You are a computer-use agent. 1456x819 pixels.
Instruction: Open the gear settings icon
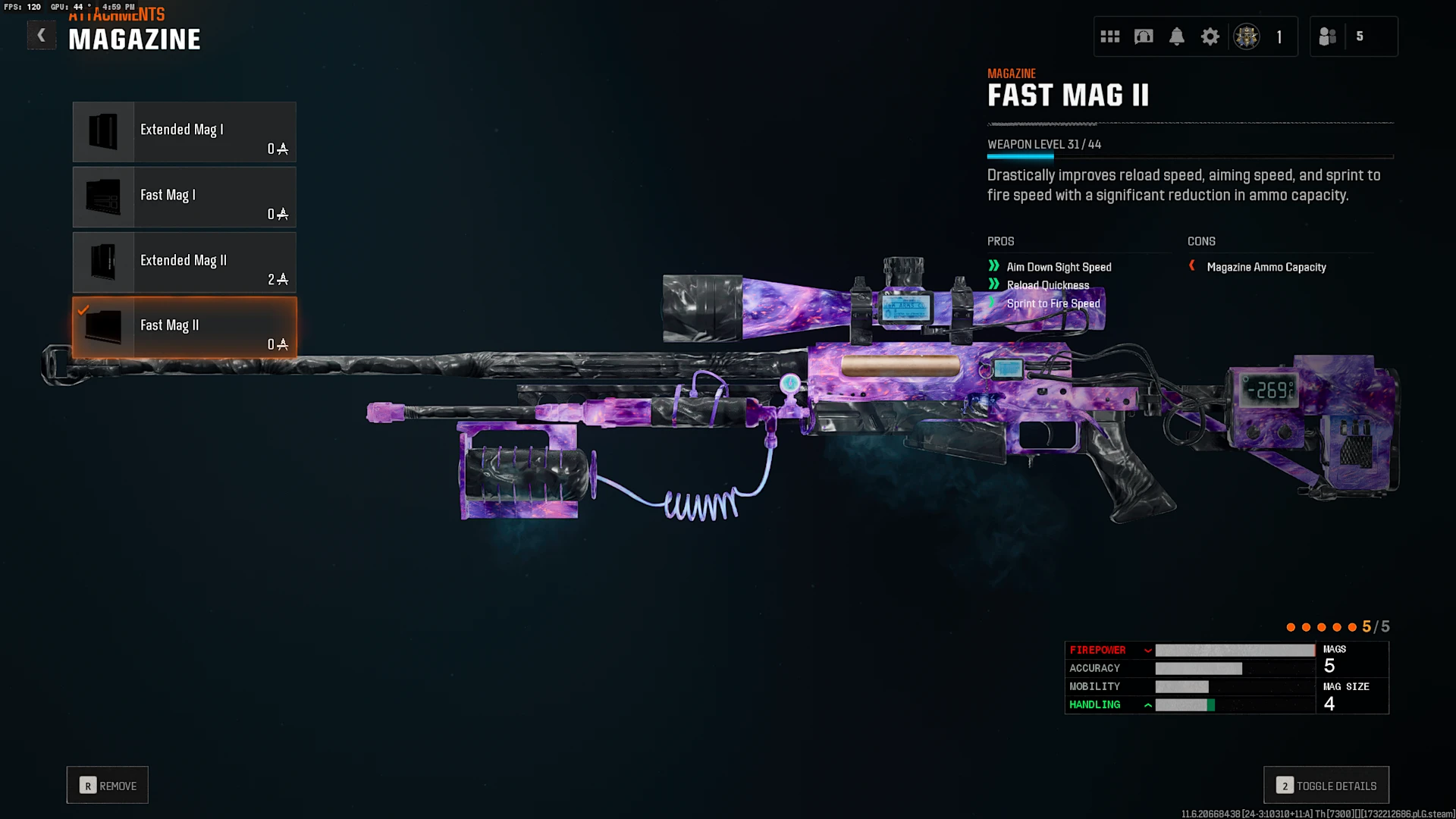click(x=1210, y=36)
